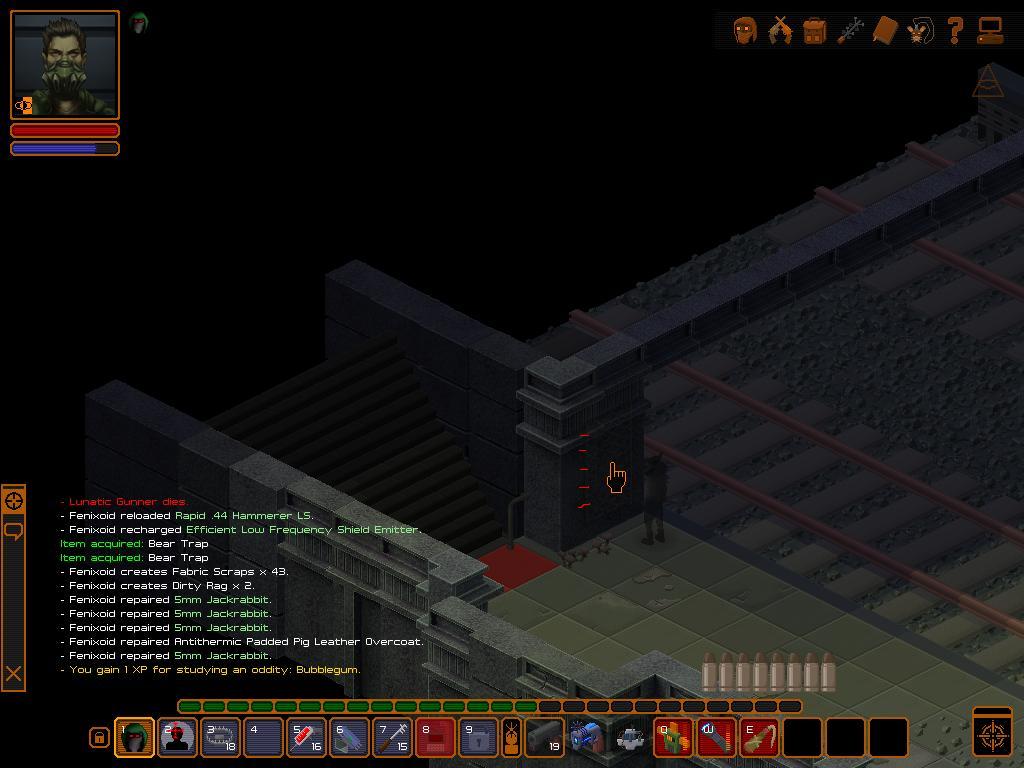This screenshot has width=1024, height=768.
Task: Select the grenade in slot E
Action: tap(759, 738)
